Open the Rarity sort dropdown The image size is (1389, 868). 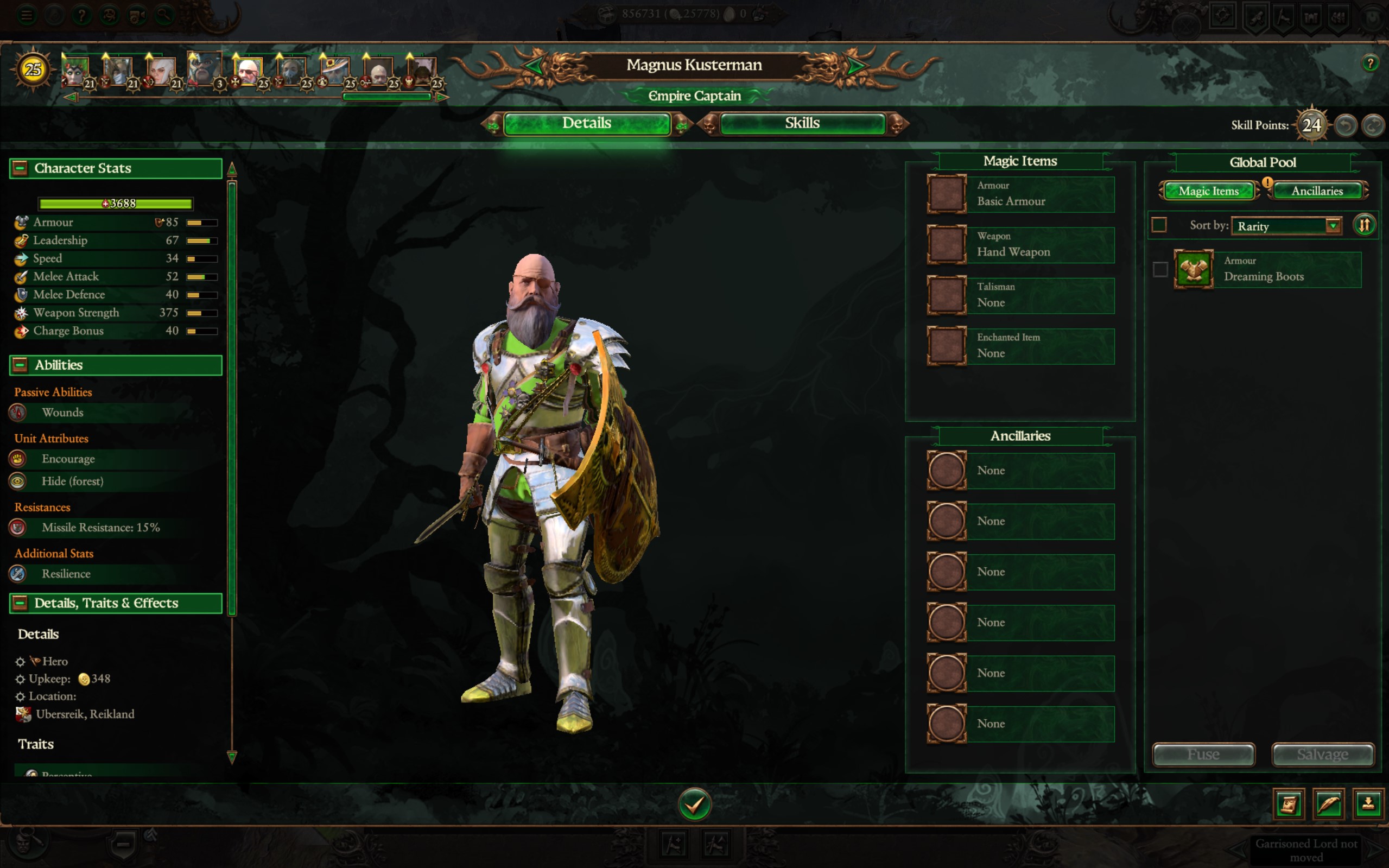pos(1286,226)
